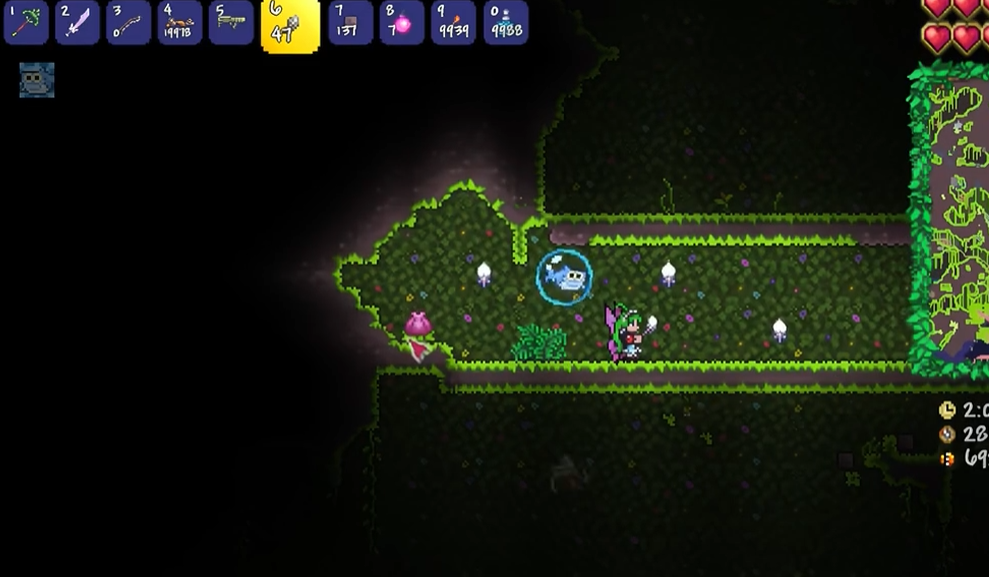
Task: Choose the pink glowing orb in slot 8
Action: [401, 23]
